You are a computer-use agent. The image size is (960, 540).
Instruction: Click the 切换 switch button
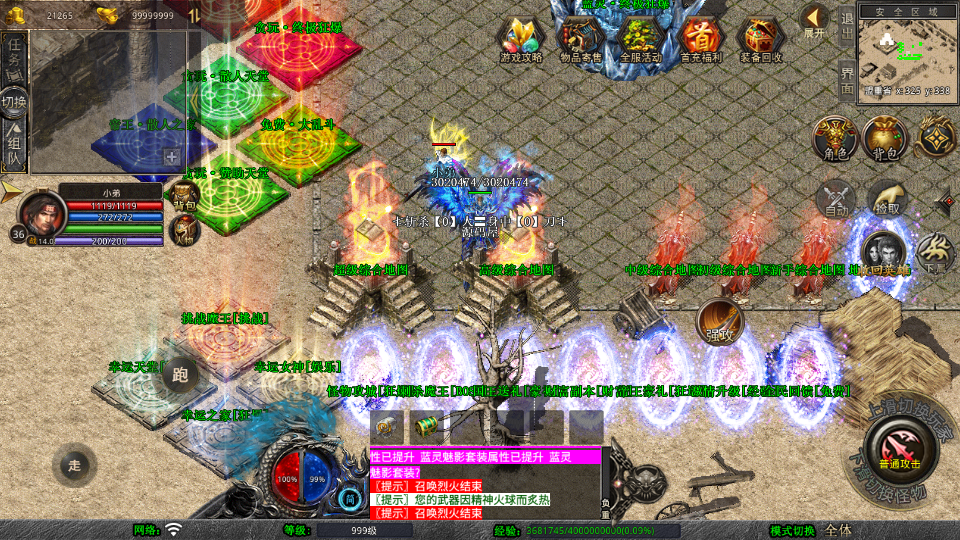point(14,101)
